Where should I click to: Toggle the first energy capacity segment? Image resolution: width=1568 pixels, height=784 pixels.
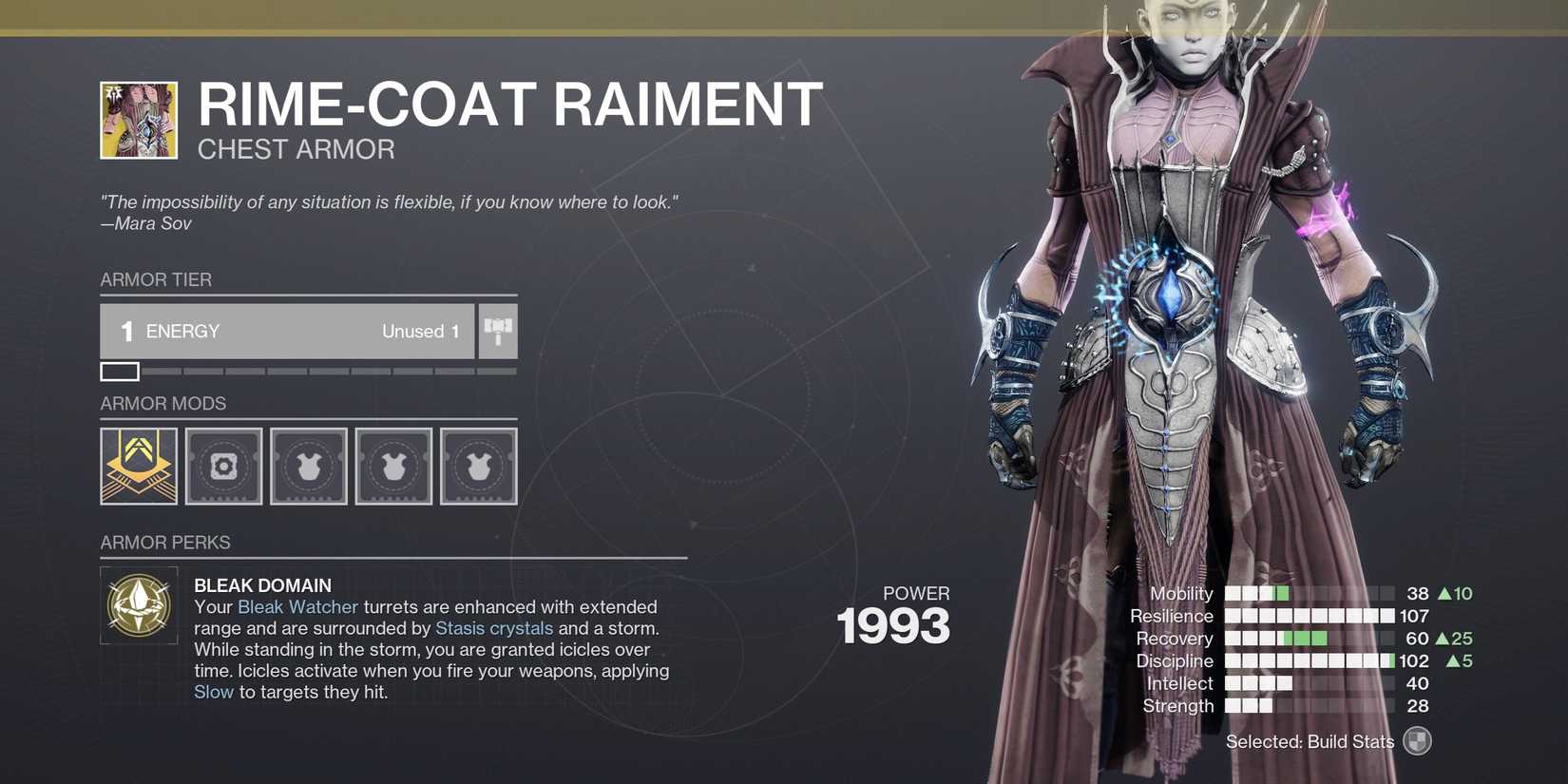[x=119, y=371]
